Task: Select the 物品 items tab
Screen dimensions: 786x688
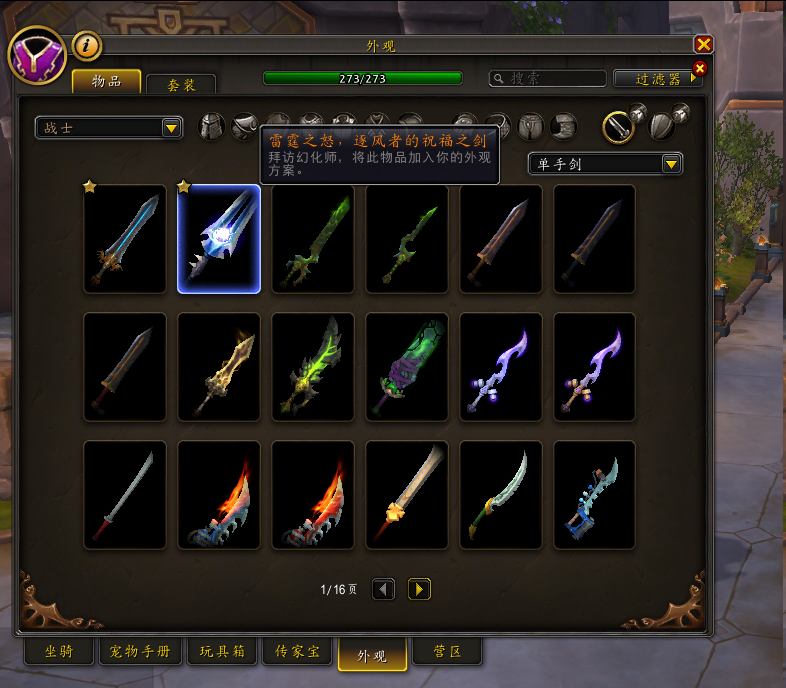Action: tap(106, 81)
